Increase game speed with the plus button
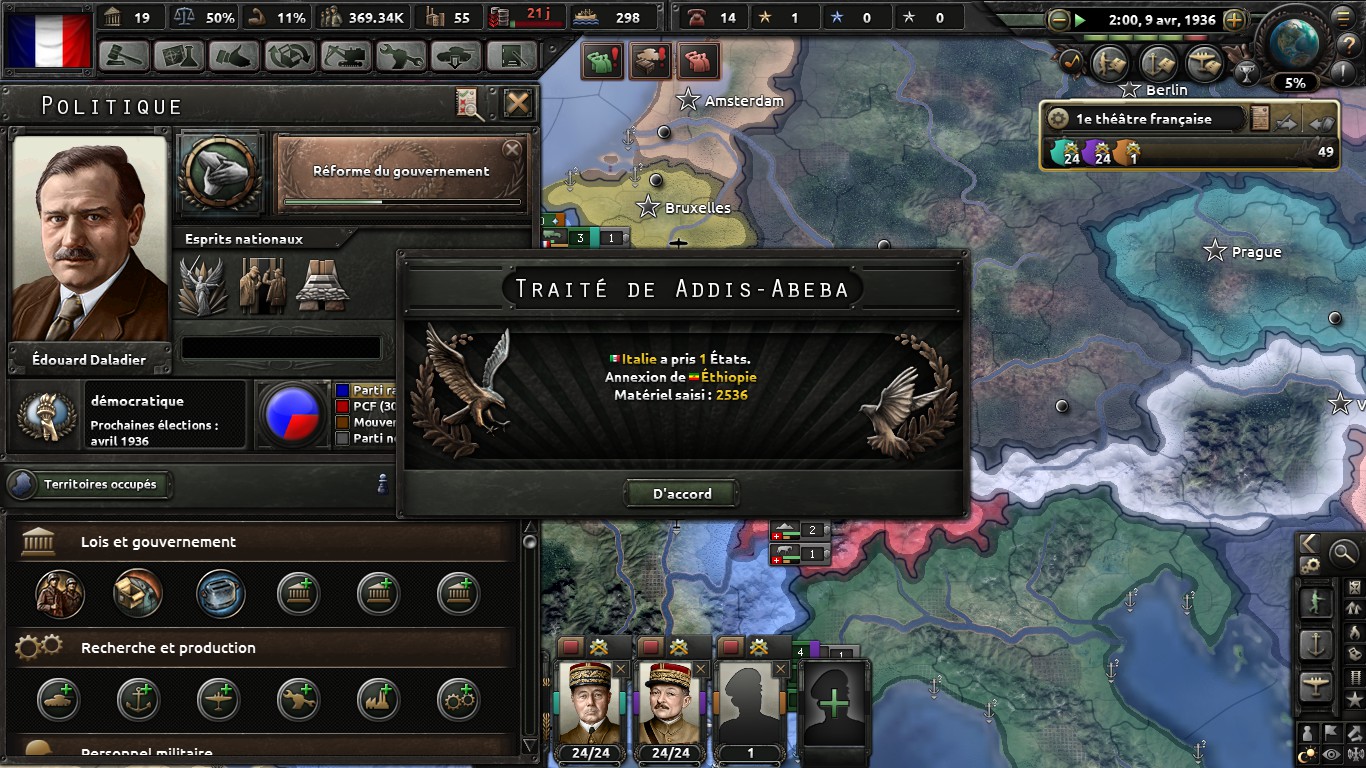Image resolution: width=1366 pixels, height=768 pixels. click(1235, 20)
